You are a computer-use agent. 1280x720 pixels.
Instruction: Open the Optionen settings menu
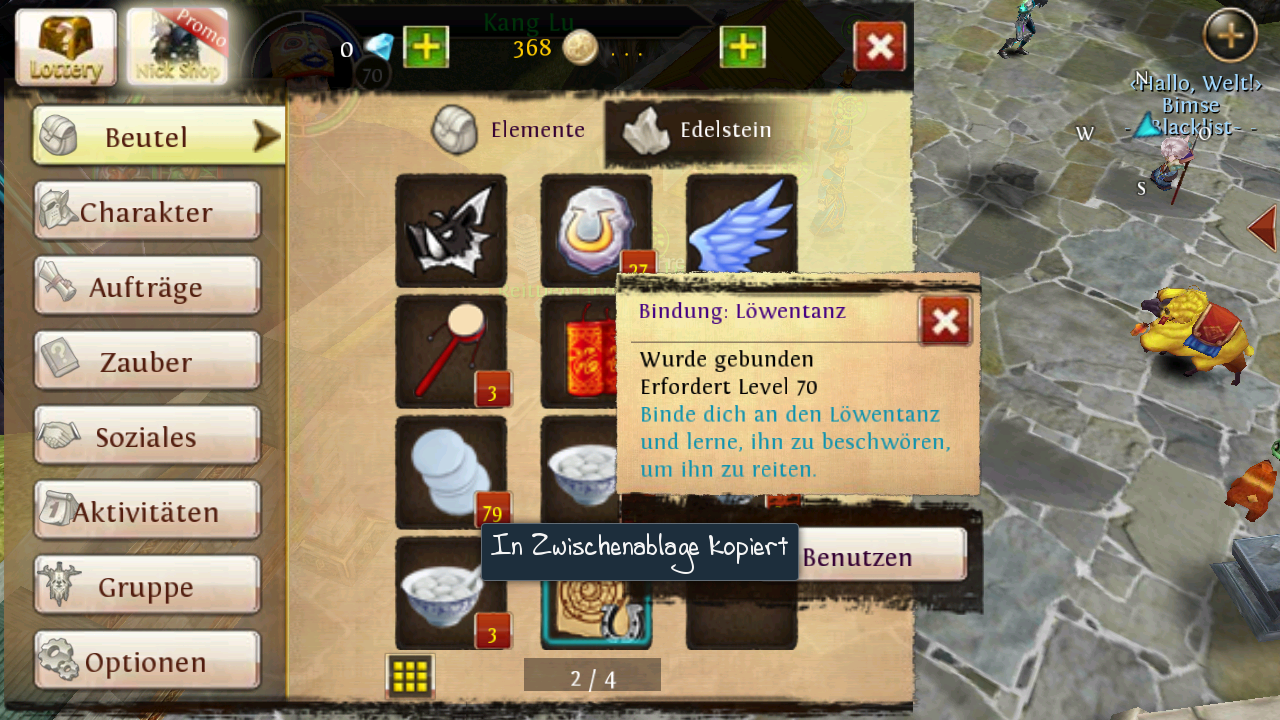[147, 661]
